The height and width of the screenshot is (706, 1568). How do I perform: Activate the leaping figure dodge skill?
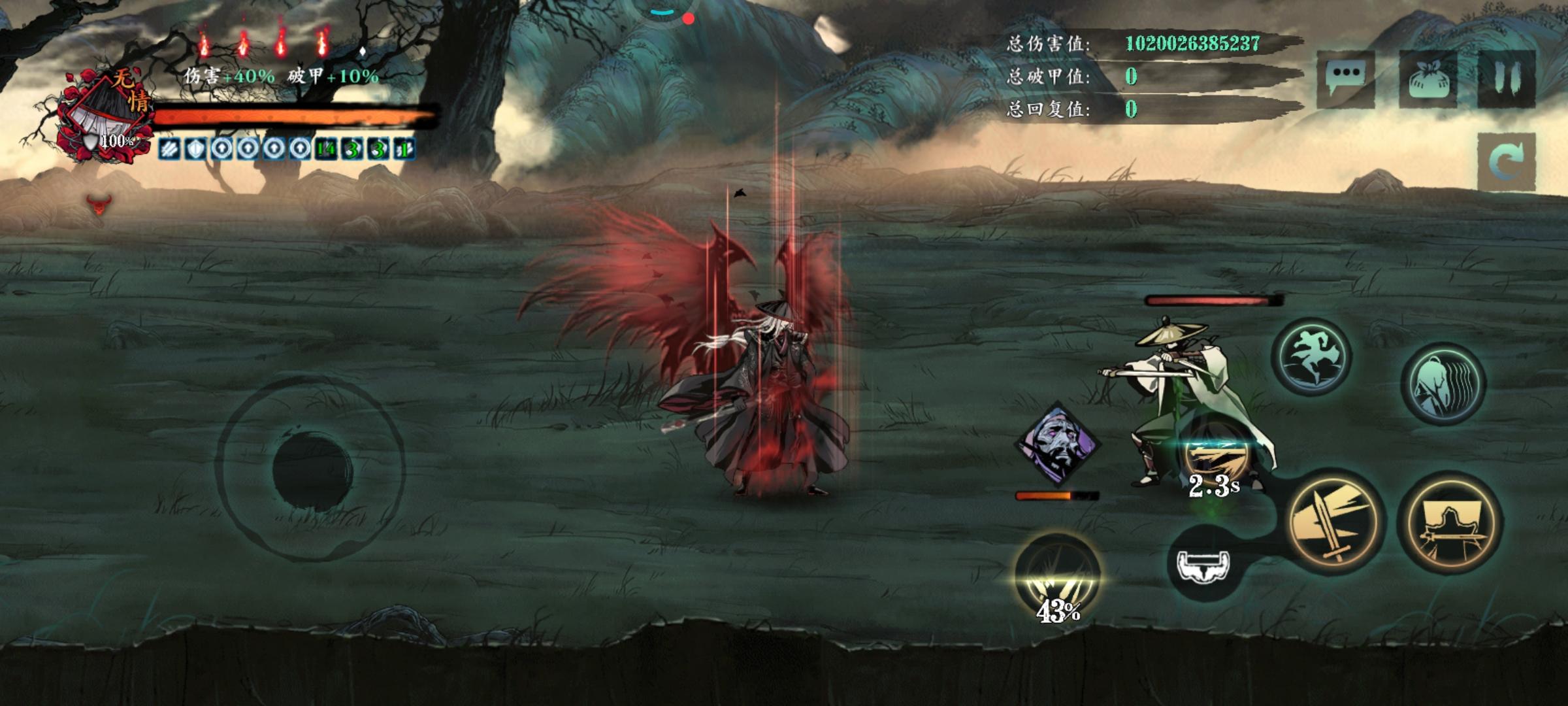tap(1312, 357)
